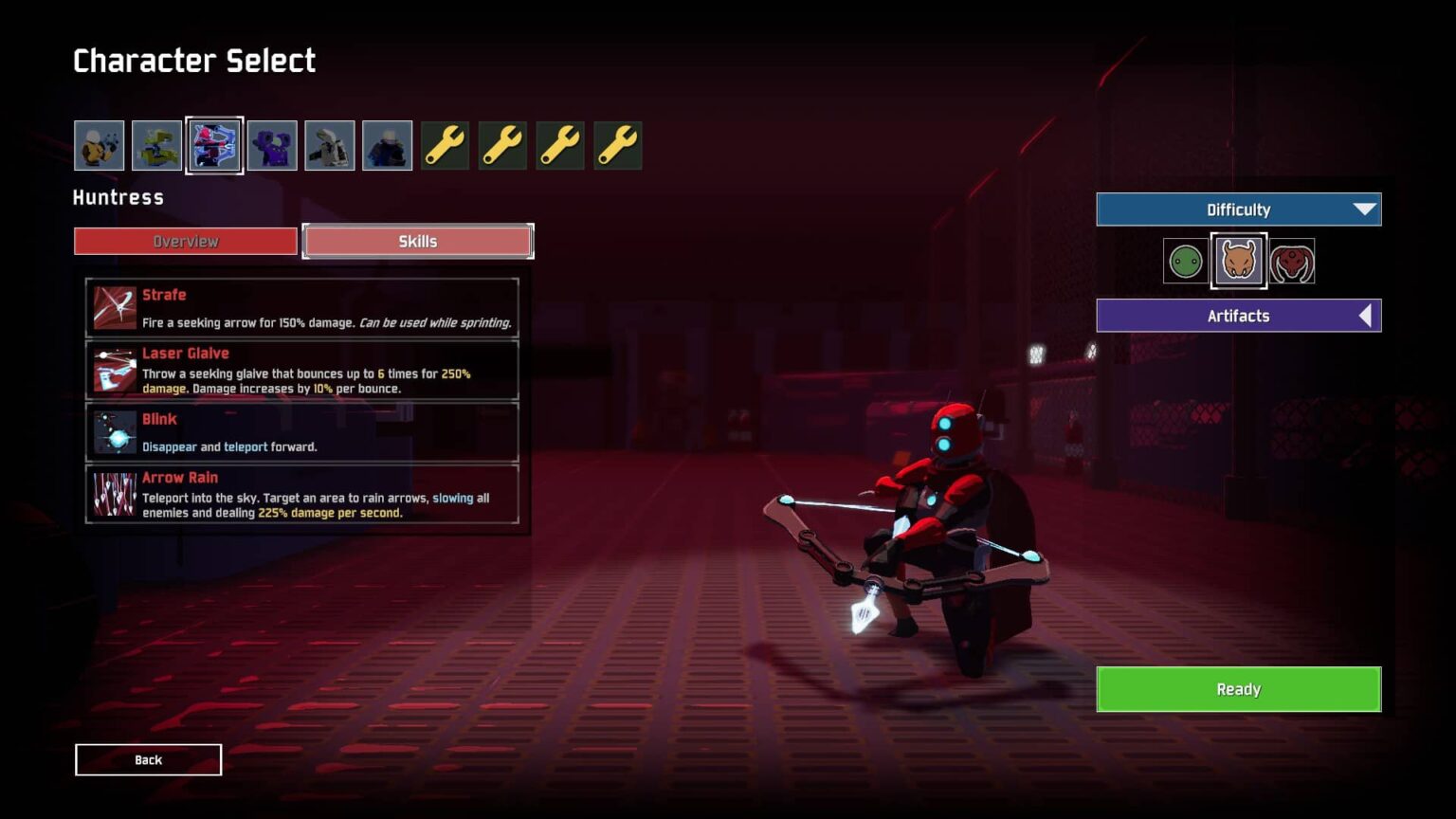Choose the green Drizzle difficulty icon
Viewport: 1456px width, 819px height.
(x=1185, y=262)
